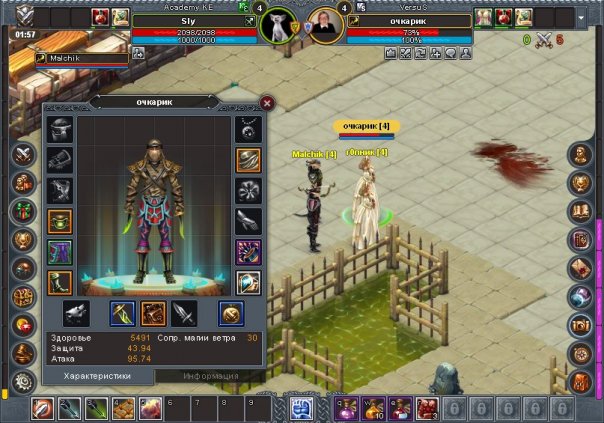
Task: Select the helmet equipment slot
Action: pyautogui.click(x=59, y=129)
